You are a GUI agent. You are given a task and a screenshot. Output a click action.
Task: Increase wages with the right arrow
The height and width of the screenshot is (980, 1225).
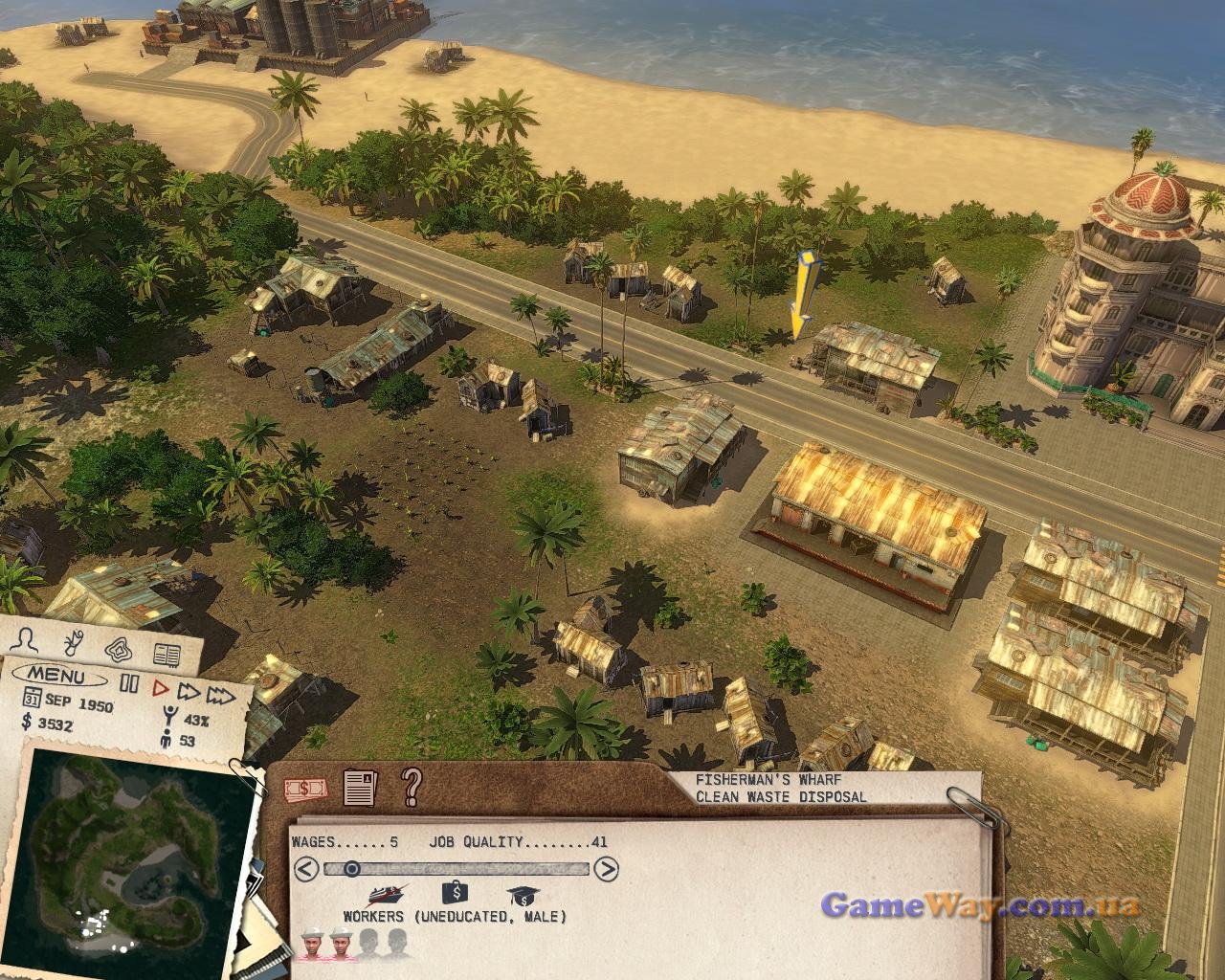pos(606,869)
